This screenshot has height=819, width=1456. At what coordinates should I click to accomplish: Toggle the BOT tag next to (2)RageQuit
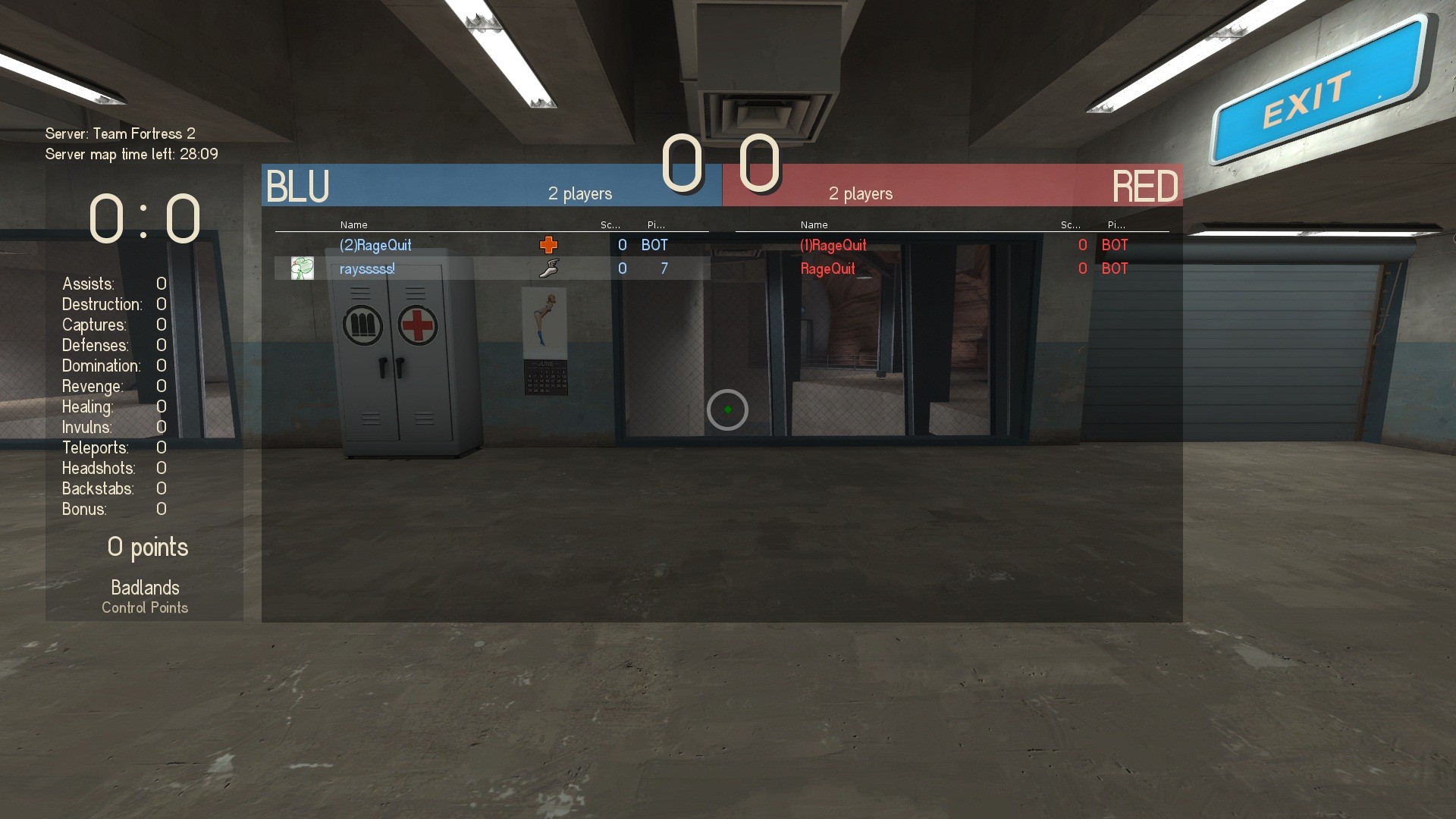(x=654, y=245)
